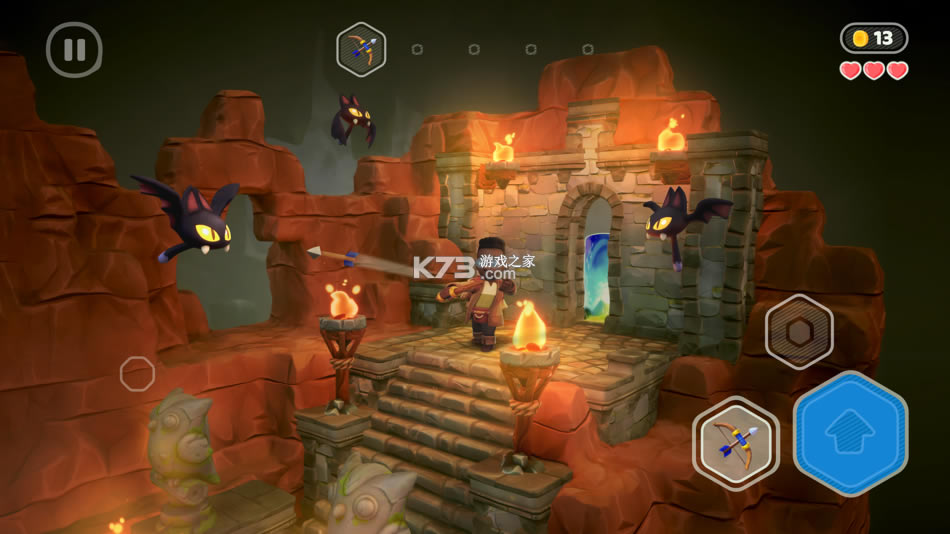Tap the grey hexagon action button
950x534 pixels.
tap(799, 332)
